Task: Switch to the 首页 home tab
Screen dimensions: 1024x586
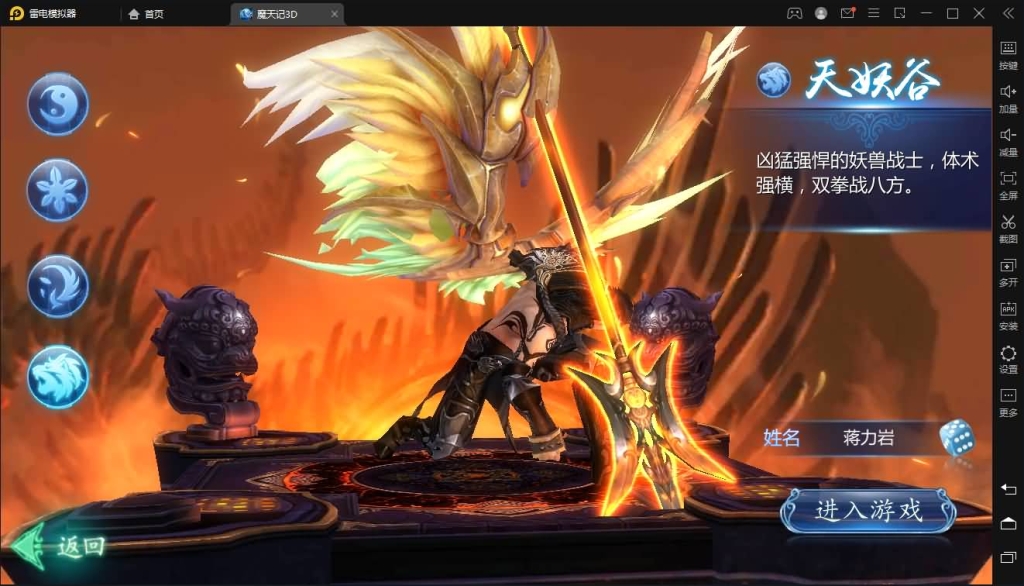Action: click(x=146, y=14)
